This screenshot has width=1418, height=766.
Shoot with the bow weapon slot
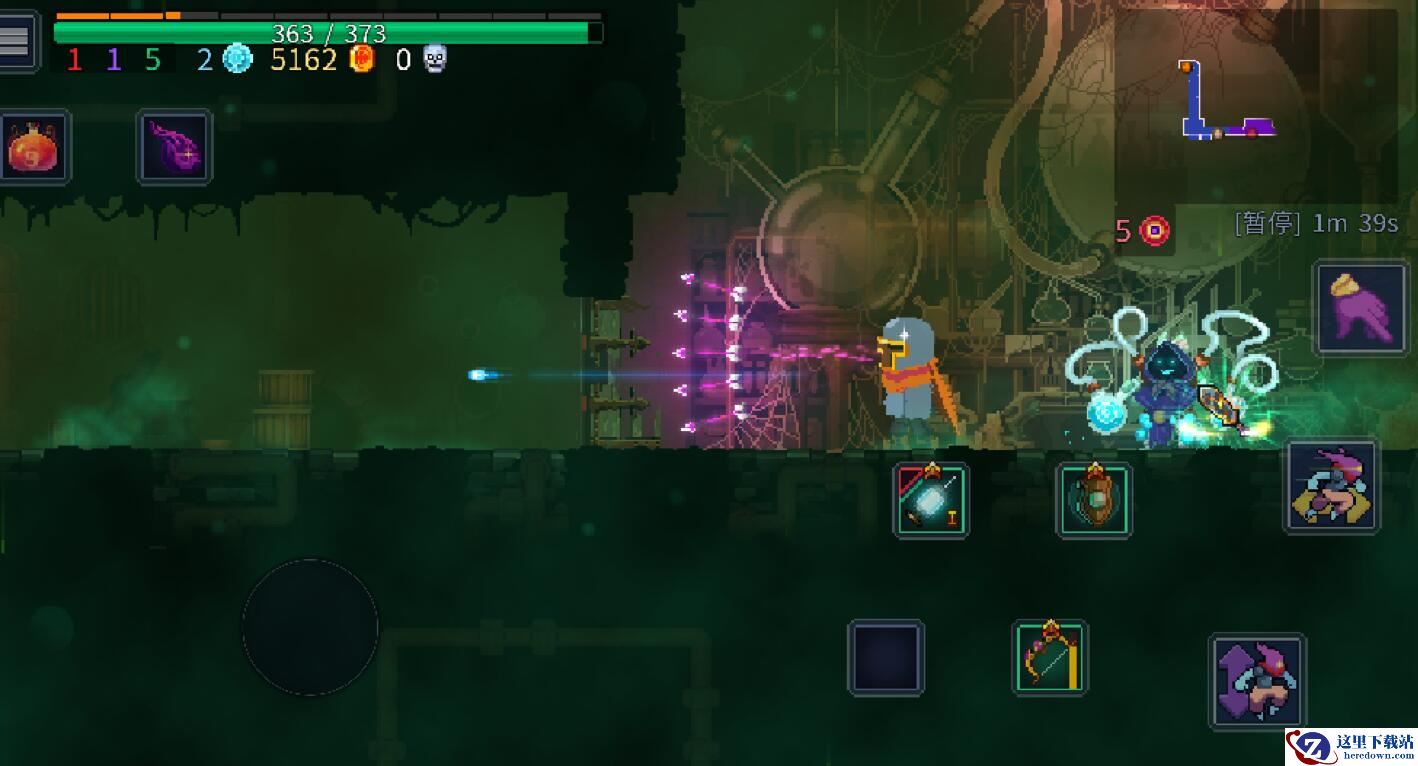pyautogui.click(x=1050, y=657)
